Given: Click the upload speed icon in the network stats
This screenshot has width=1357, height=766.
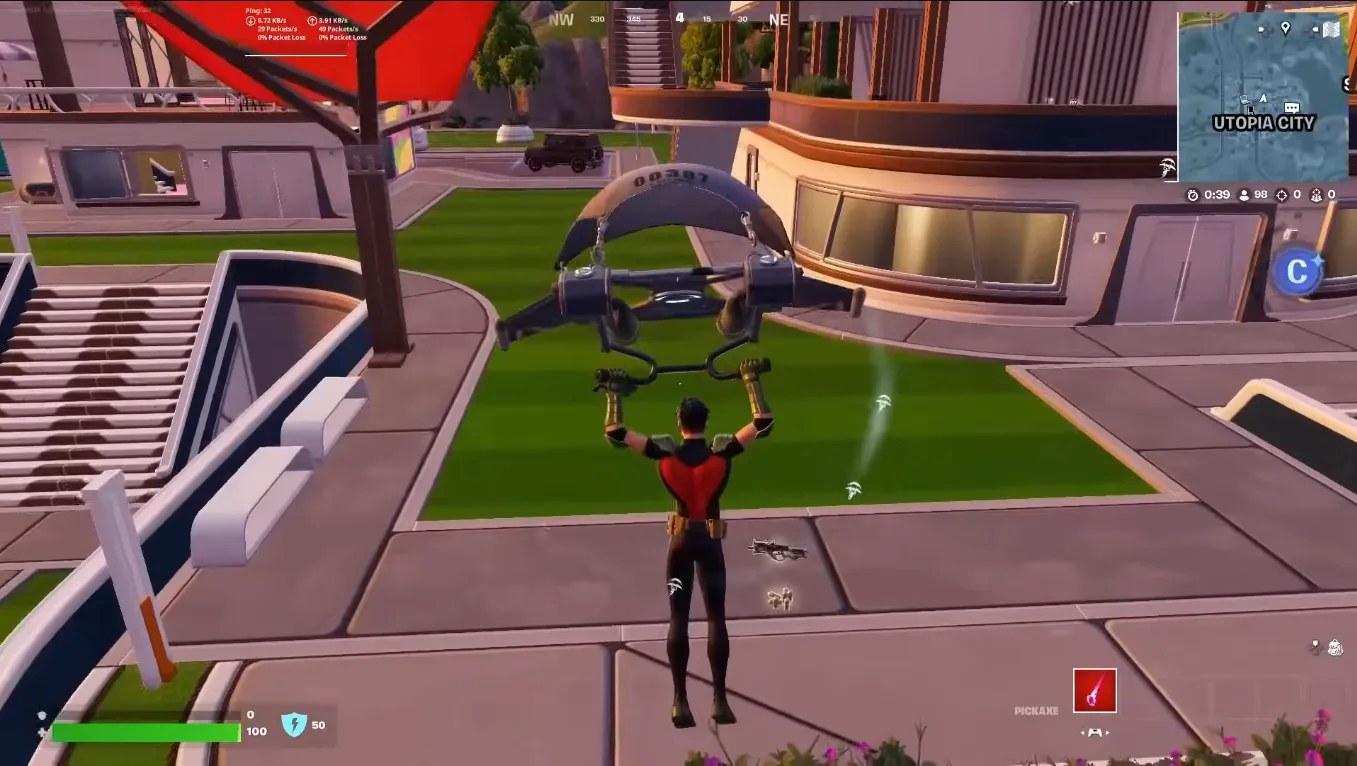Looking at the screenshot, I should pos(313,21).
